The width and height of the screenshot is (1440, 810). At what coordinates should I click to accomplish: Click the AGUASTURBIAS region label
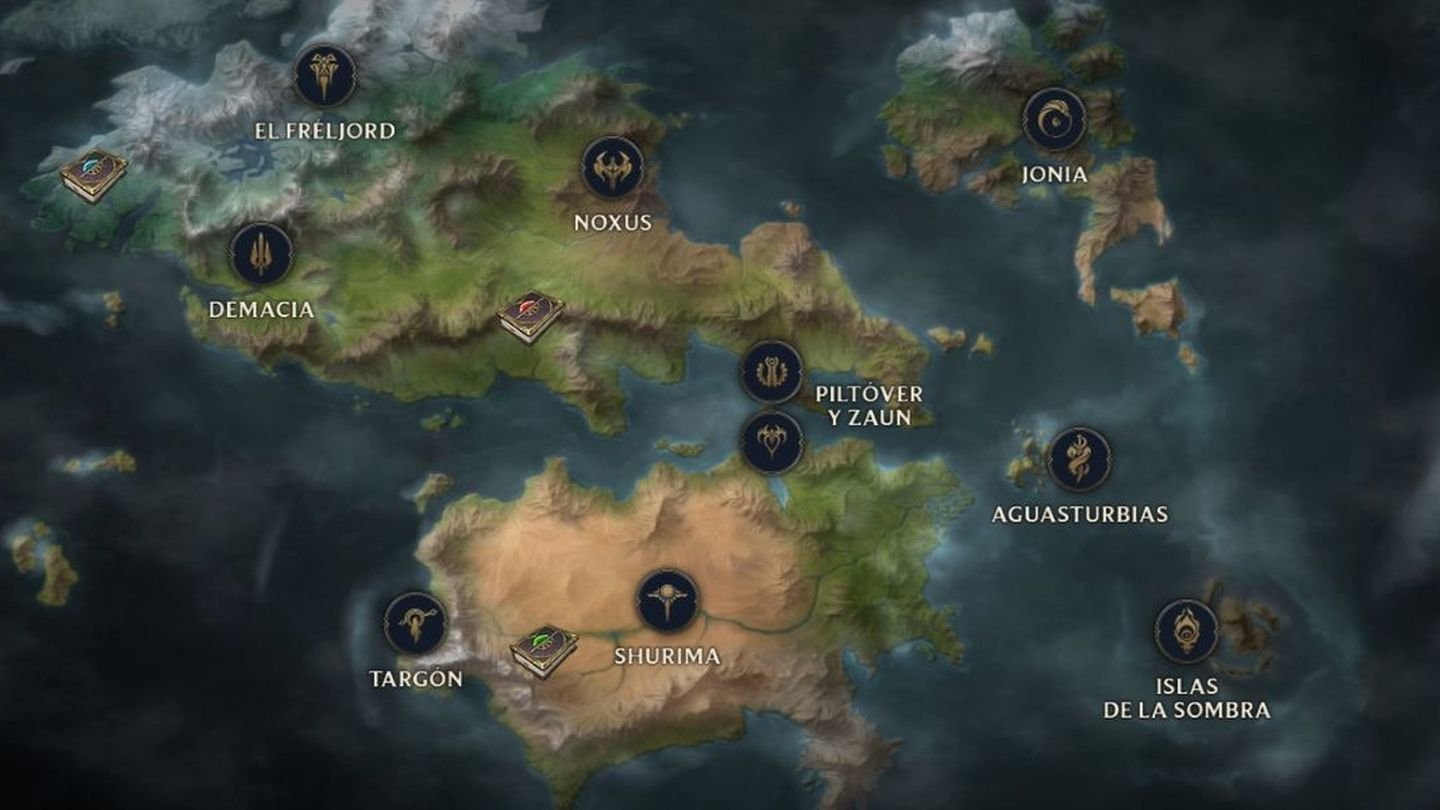1079,515
